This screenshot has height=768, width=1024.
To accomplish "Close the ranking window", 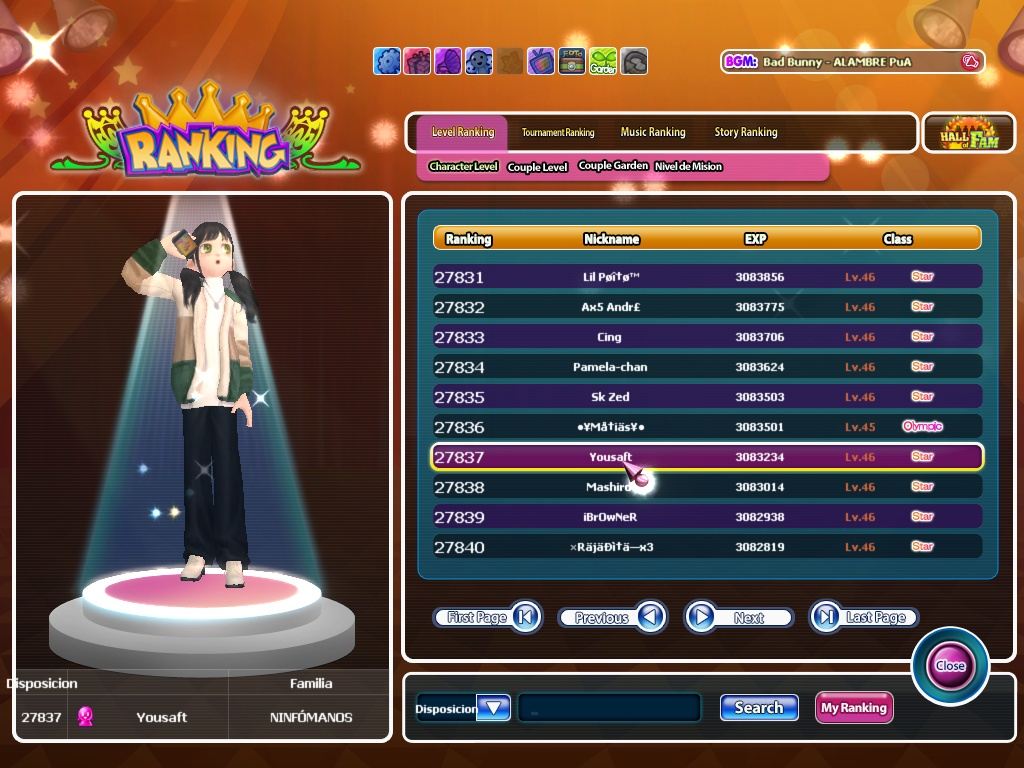I will click(x=950, y=665).
